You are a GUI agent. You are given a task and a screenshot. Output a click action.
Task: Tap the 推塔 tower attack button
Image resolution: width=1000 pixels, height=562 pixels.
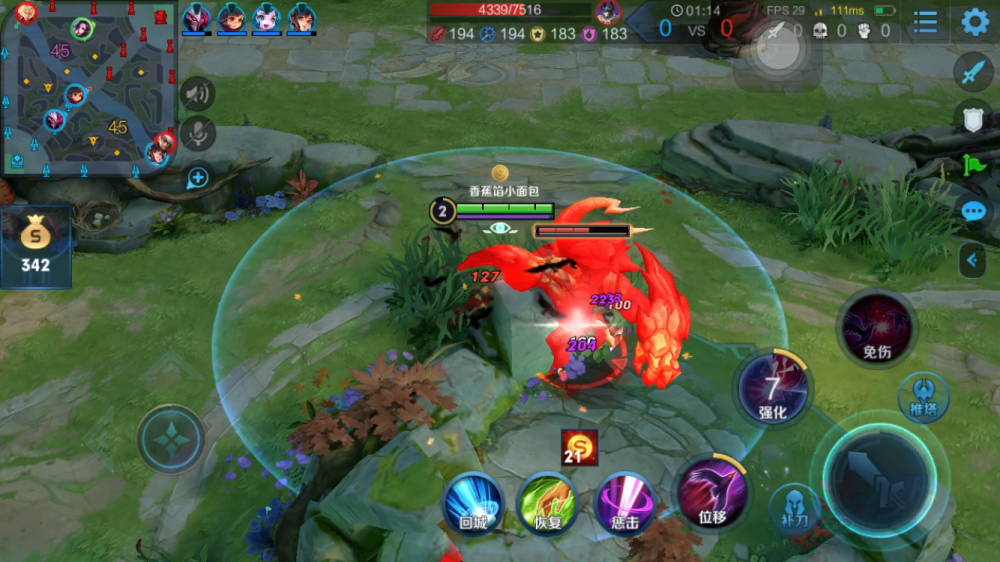point(923,395)
